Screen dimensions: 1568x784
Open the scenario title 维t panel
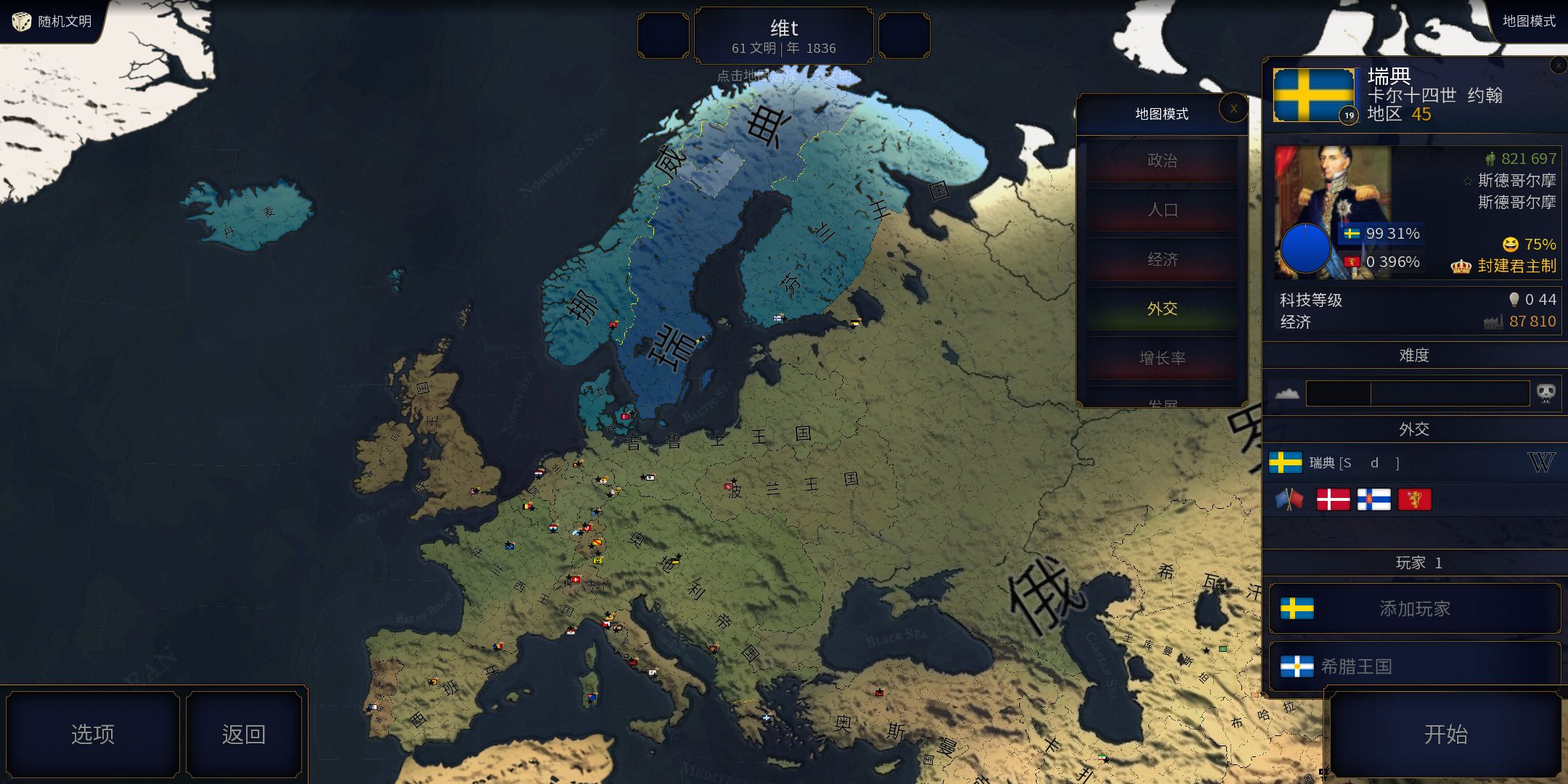[x=783, y=36]
